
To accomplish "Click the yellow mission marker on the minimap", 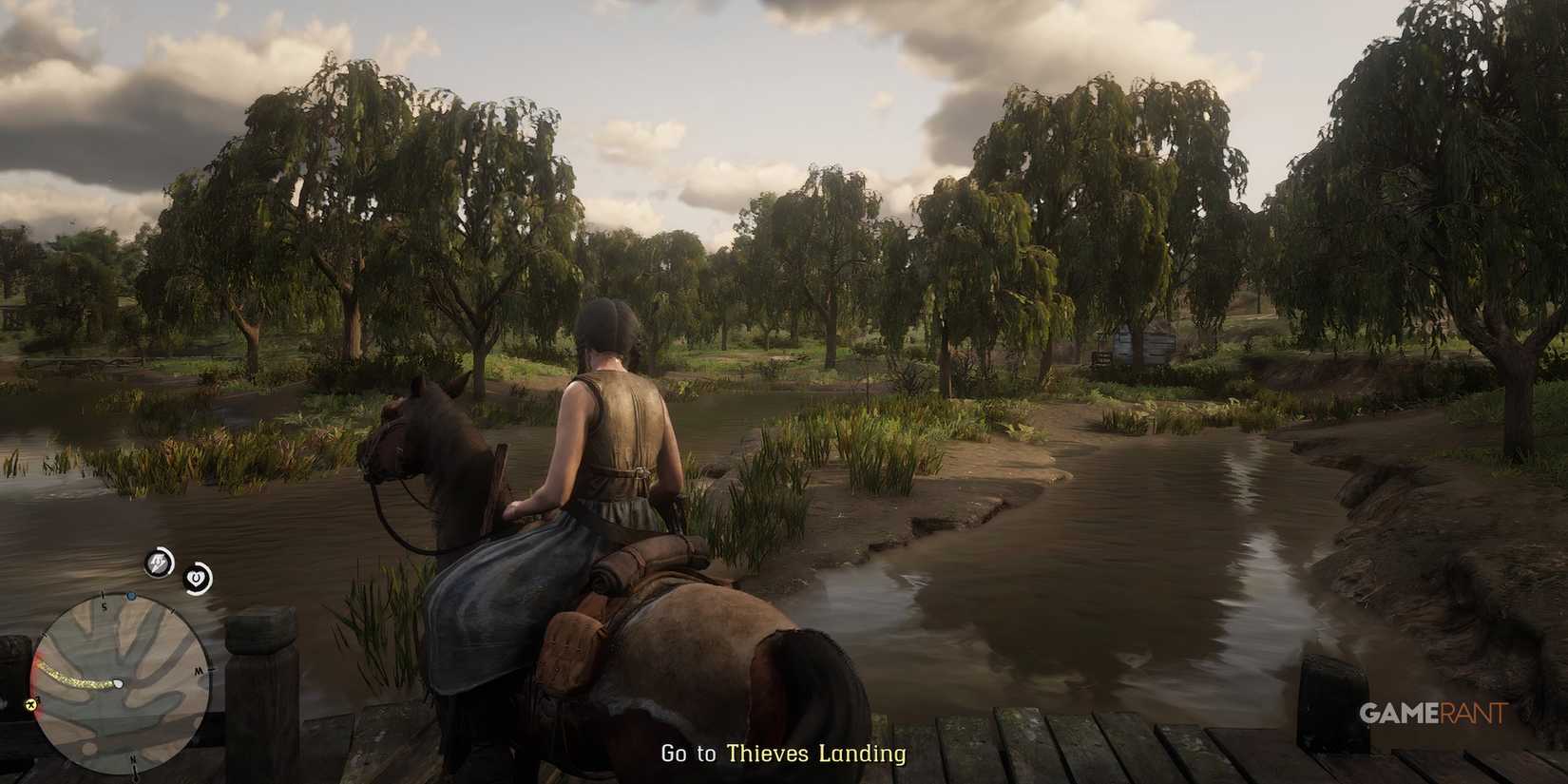I will pos(29,704).
